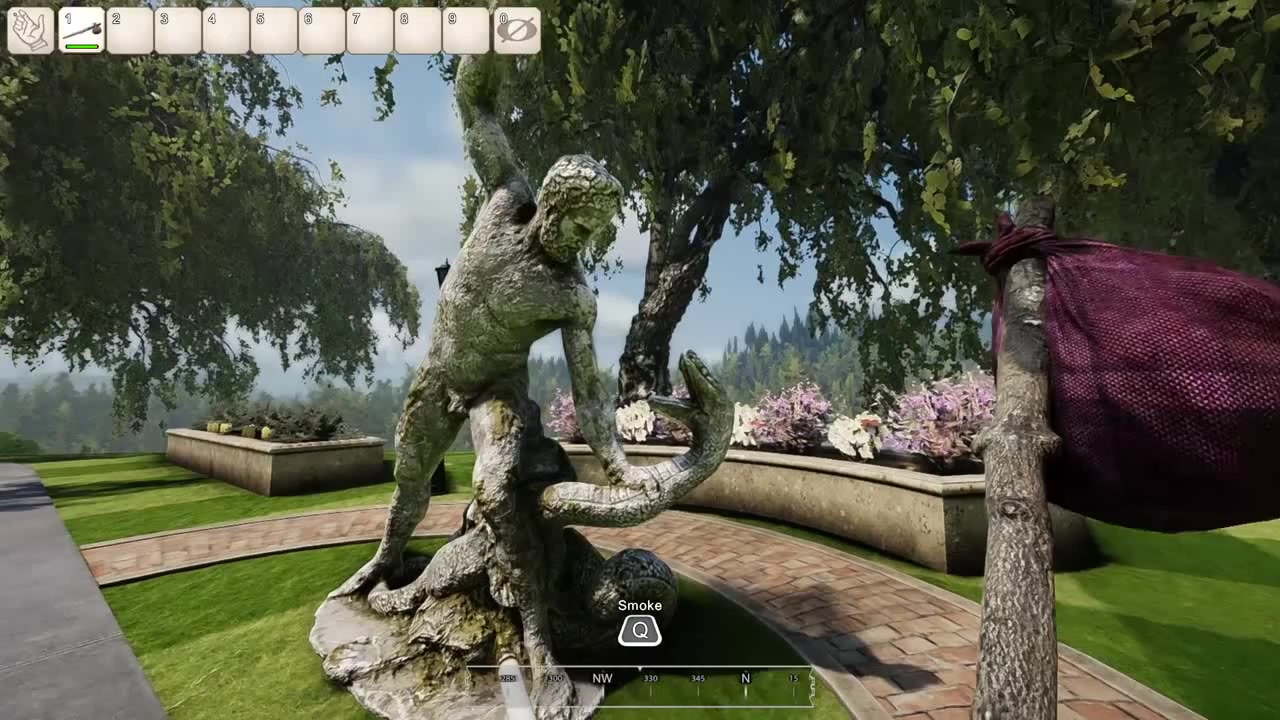Click the crossed-out eye slot 0
This screenshot has height=720, width=1280.
pos(516,30)
